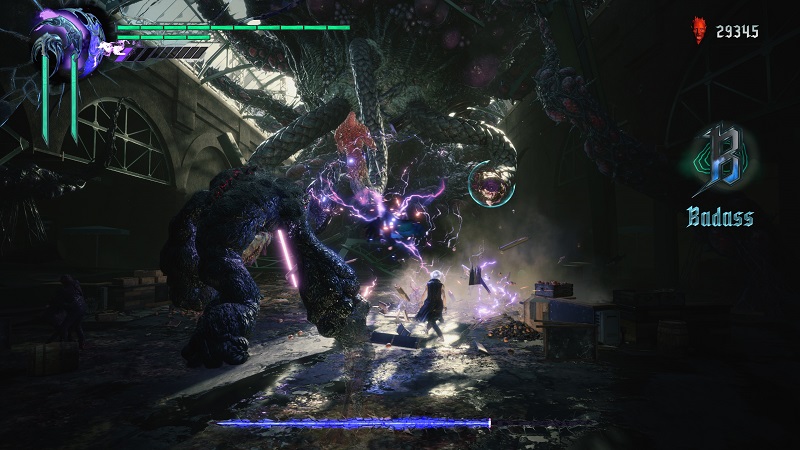
Task: Click the circular lock-on reticle
Action: click(490, 181)
